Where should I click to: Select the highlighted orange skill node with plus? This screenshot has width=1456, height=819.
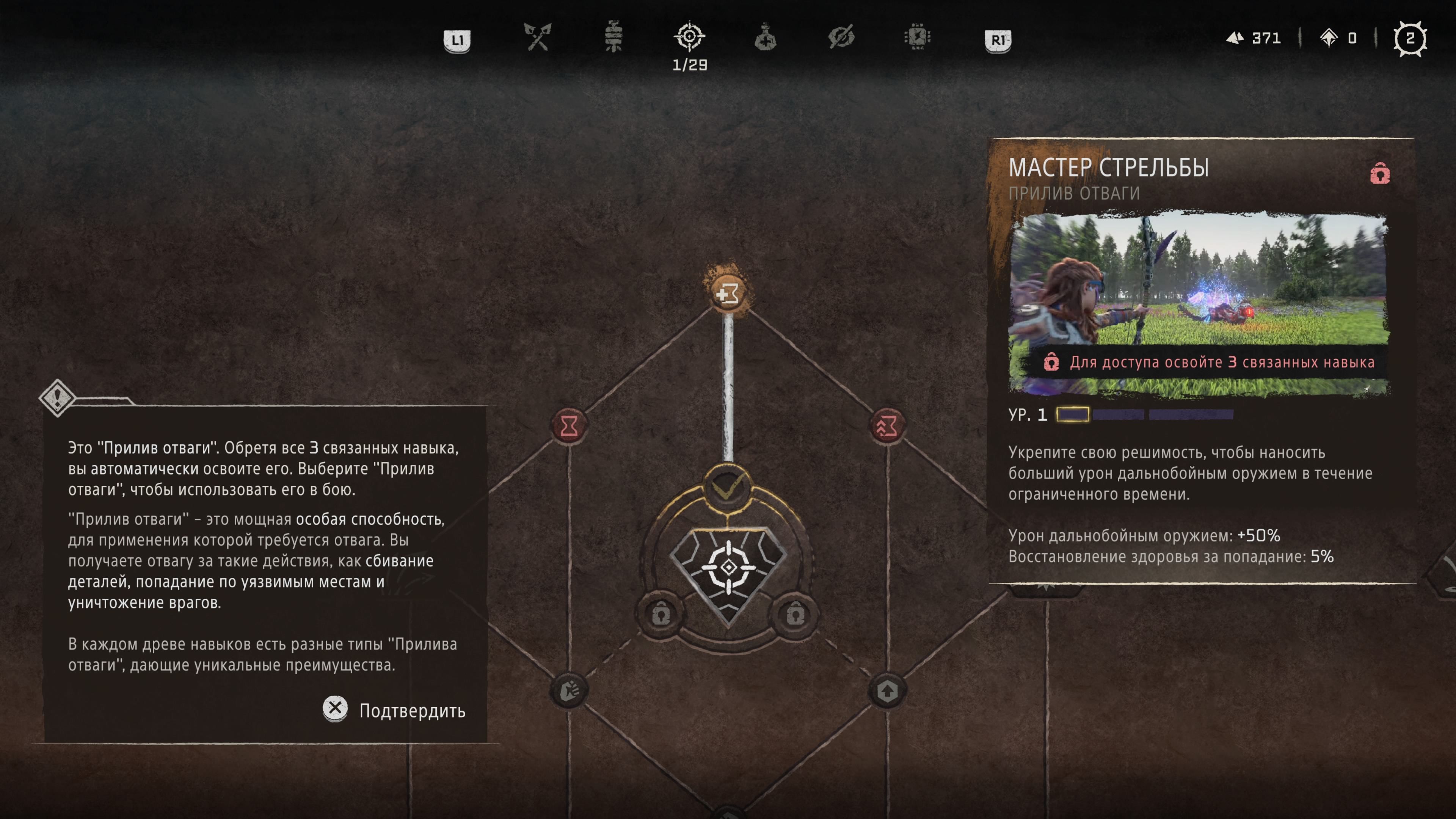728,293
